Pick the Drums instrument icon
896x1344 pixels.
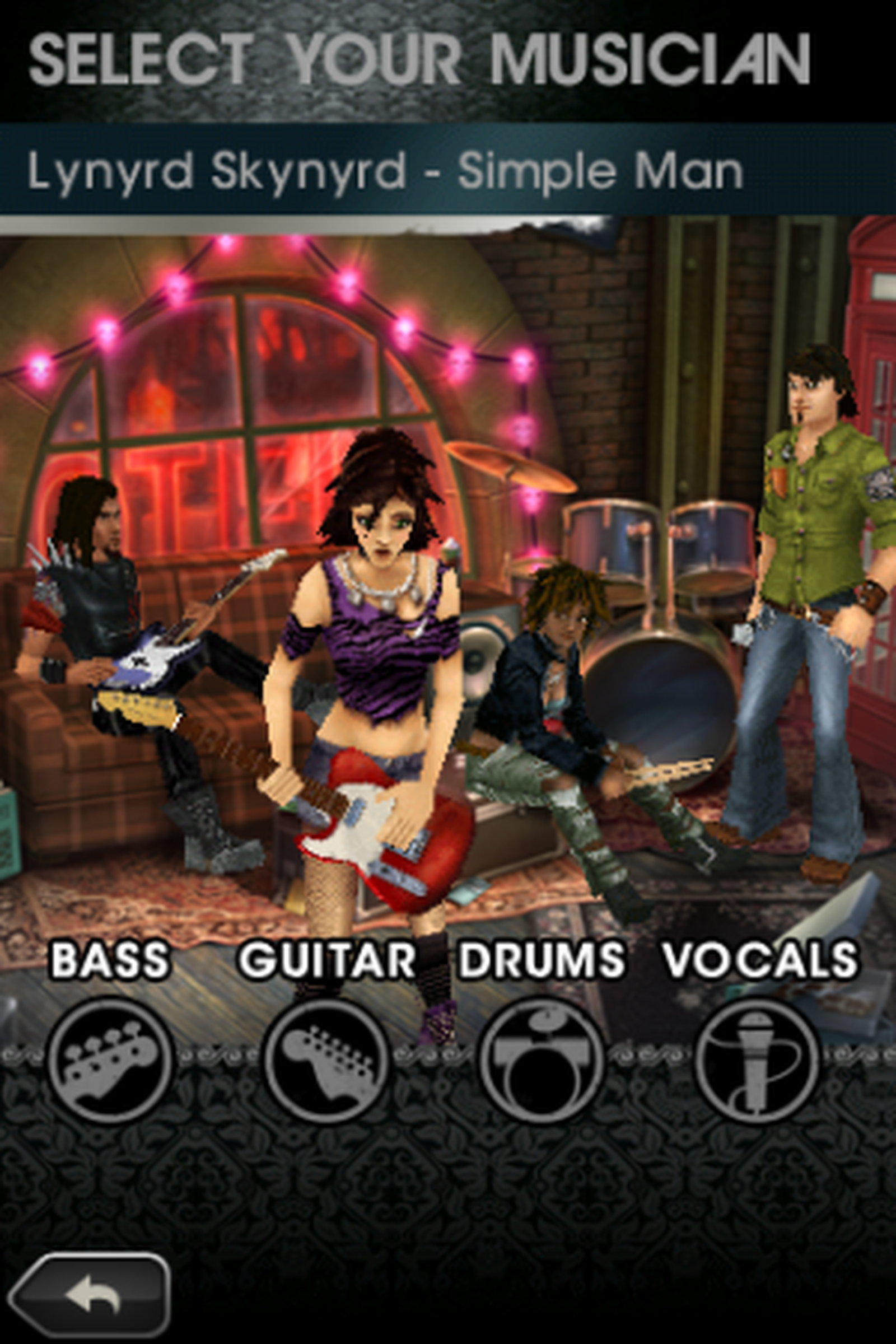[541, 1061]
